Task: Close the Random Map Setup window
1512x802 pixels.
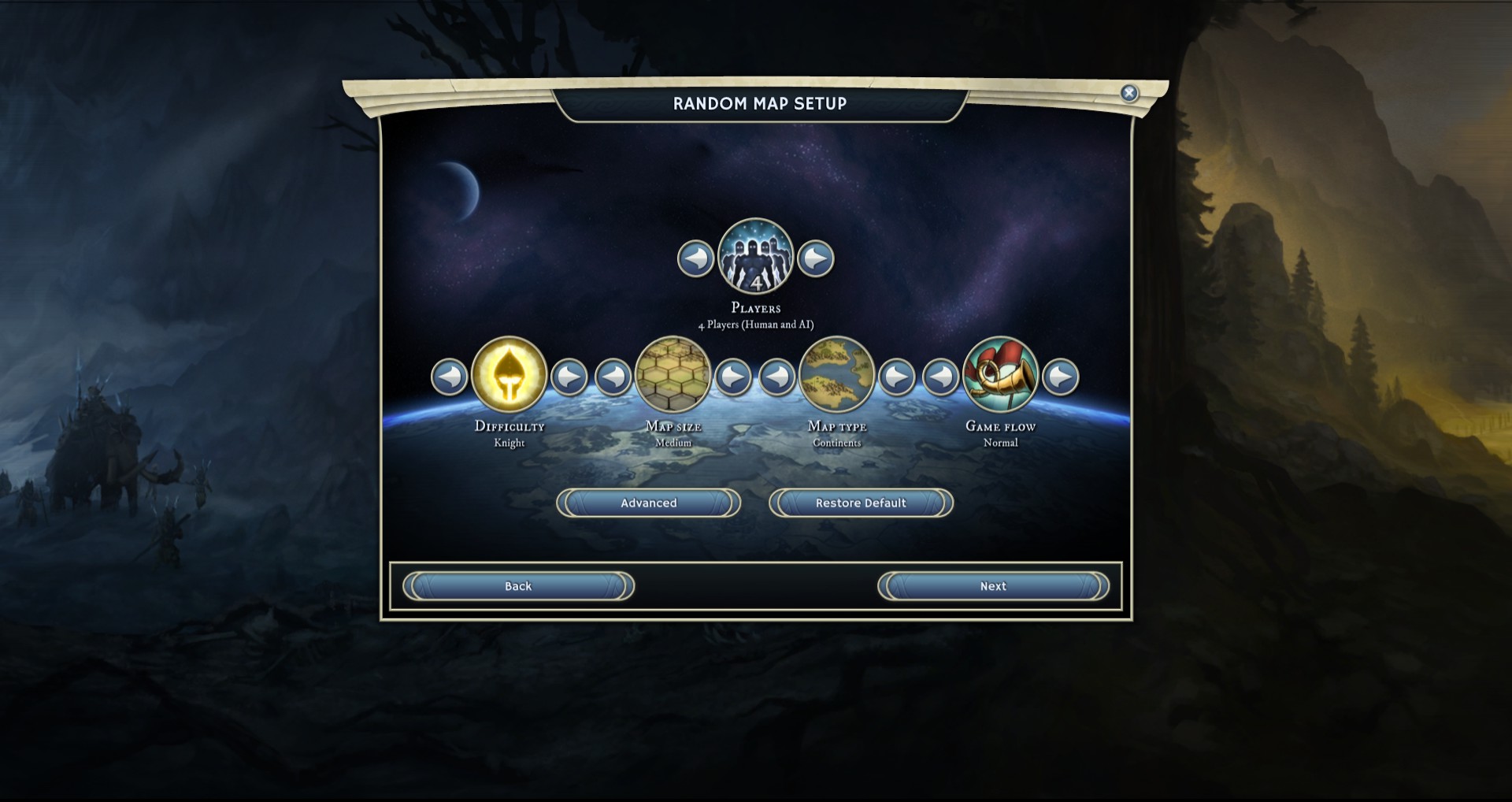Action: point(1129,93)
